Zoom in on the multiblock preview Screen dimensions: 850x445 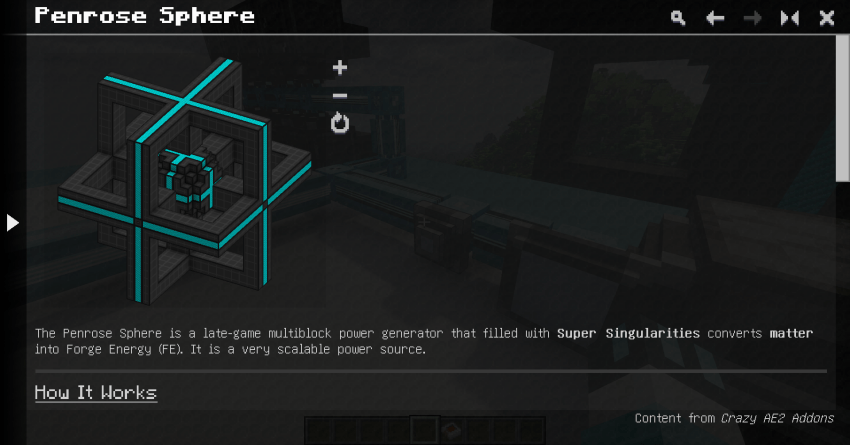point(340,68)
